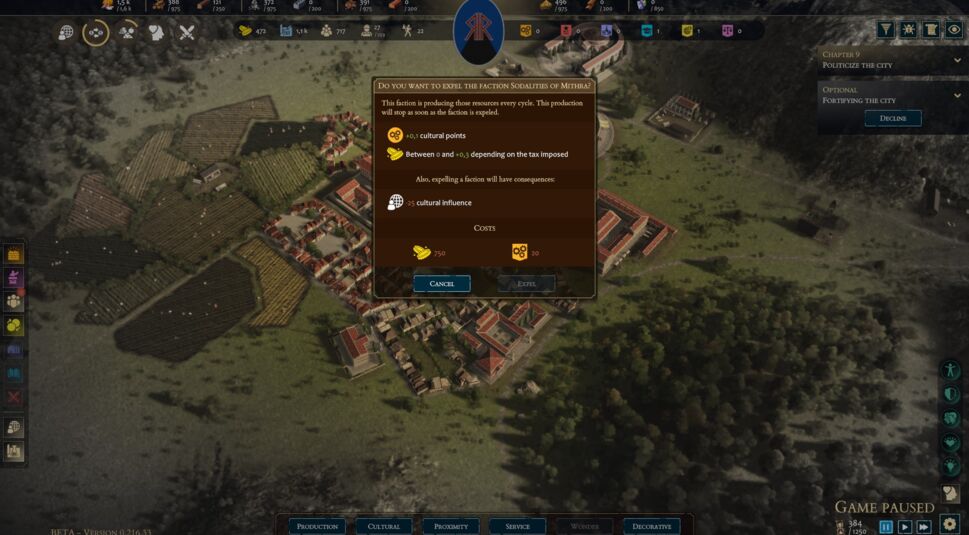Expand the Chapter 9 objective details
Image resolution: width=969 pixels, height=535 pixels.
[957, 60]
